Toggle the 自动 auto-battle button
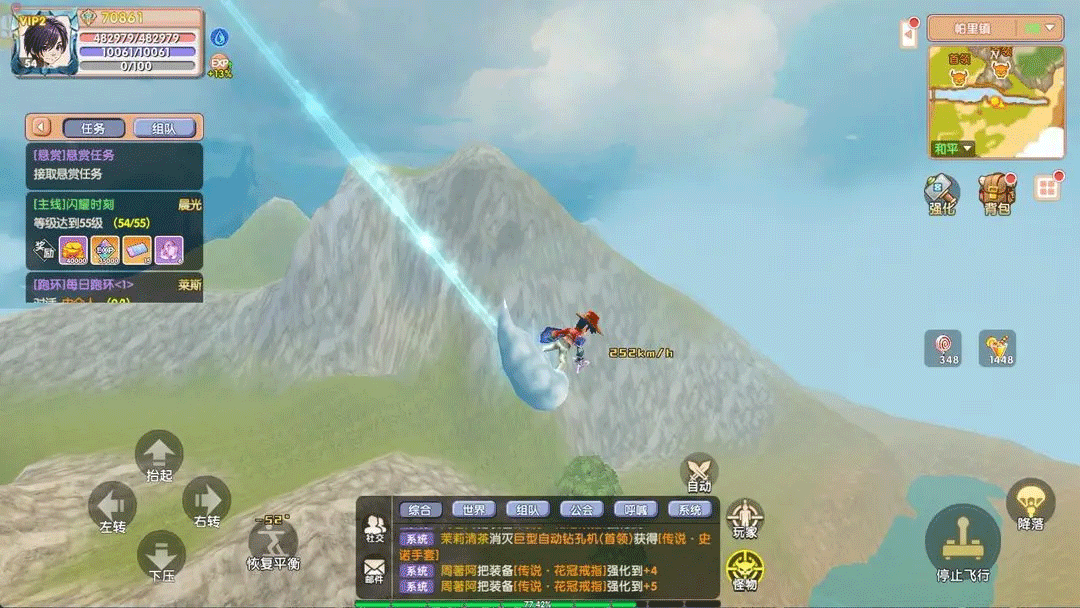1080x608 pixels. point(699,471)
